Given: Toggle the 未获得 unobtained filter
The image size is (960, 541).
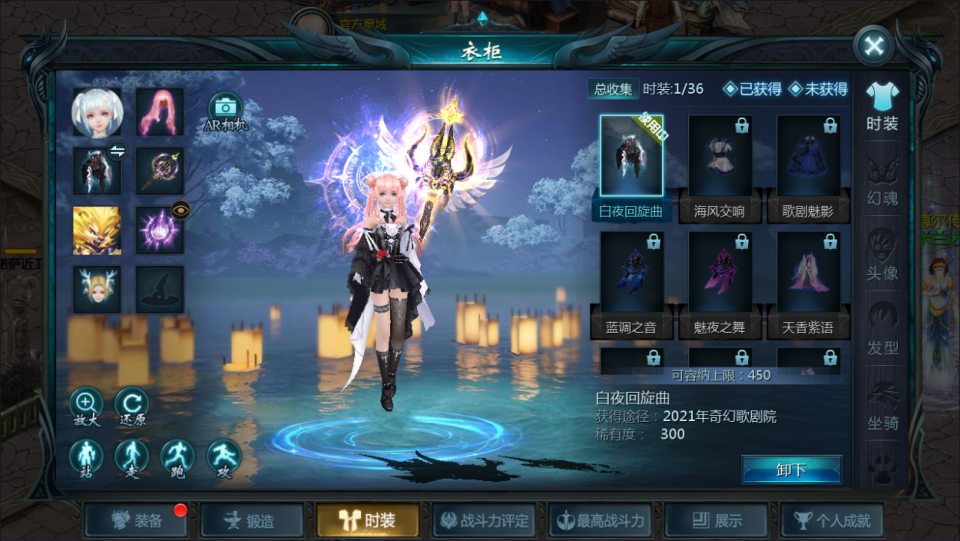Looking at the screenshot, I should tap(818, 89).
